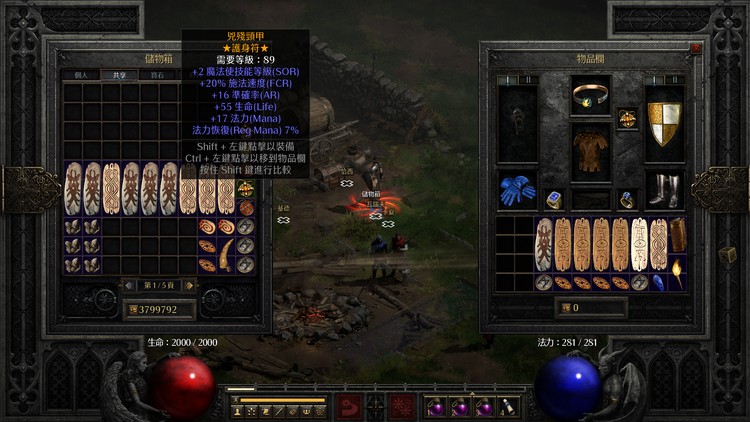Switch to the 共享 stash tab

[118, 75]
